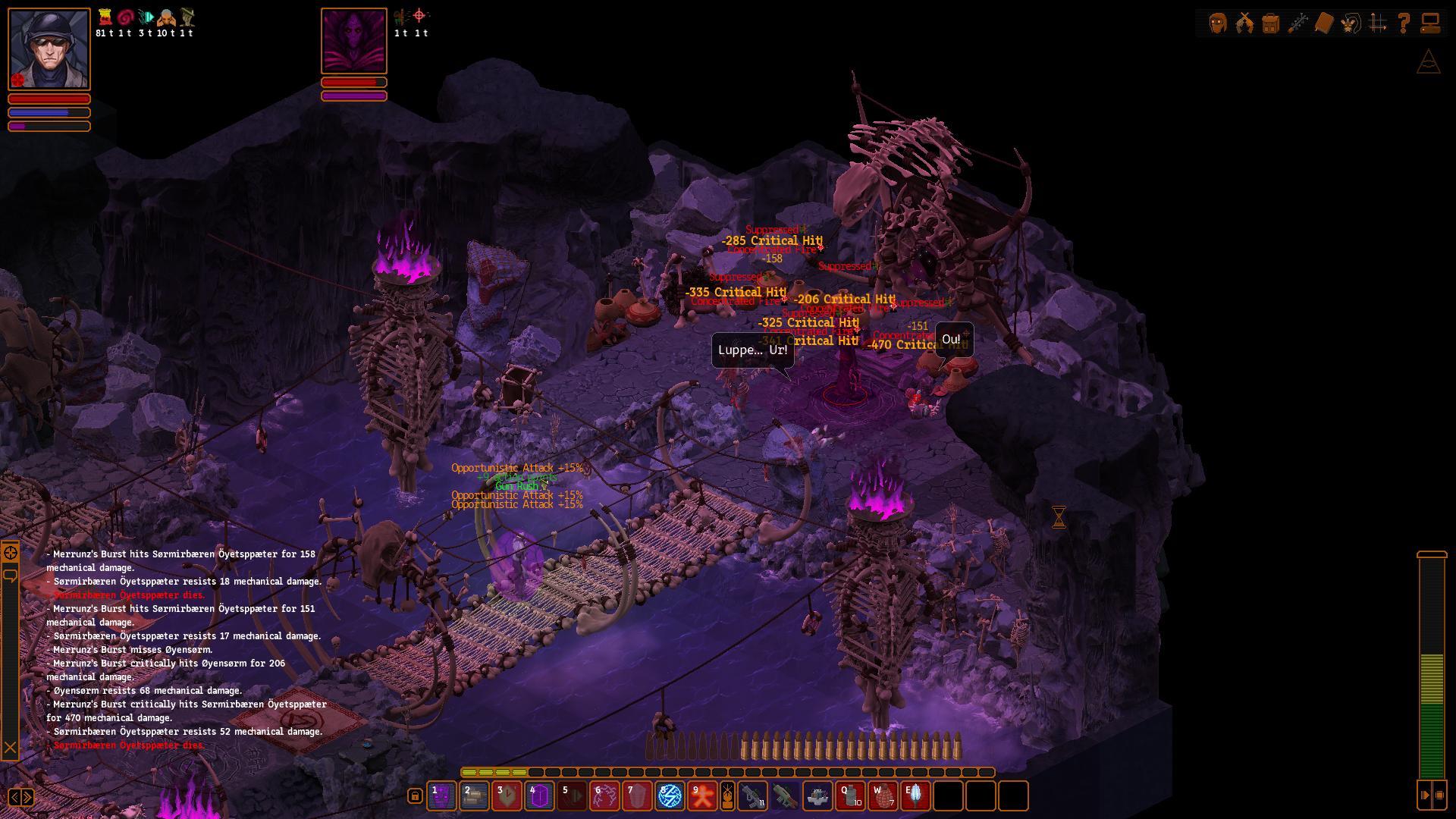Open the crossed pistols combat stats icon
Image resolution: width=1456 pixels, height=819 pixels.
click(x=1244, y=23)
